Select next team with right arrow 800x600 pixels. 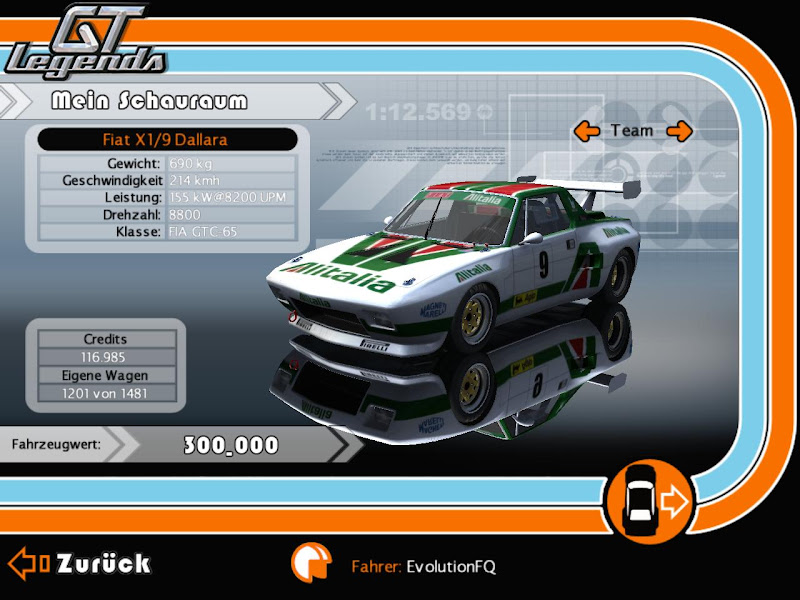[679, 130]
